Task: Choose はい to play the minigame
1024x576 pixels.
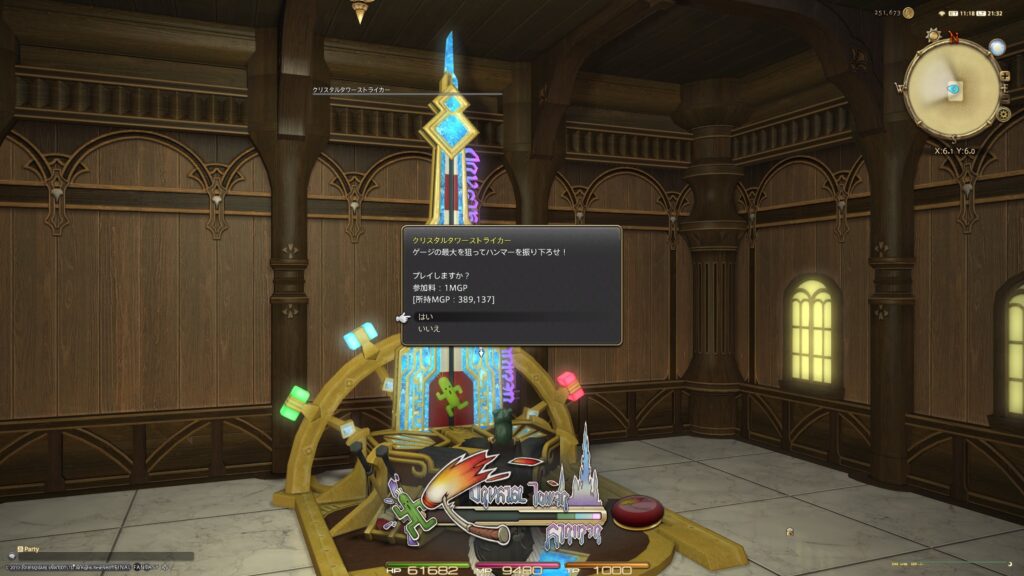Action: point(426,317)
